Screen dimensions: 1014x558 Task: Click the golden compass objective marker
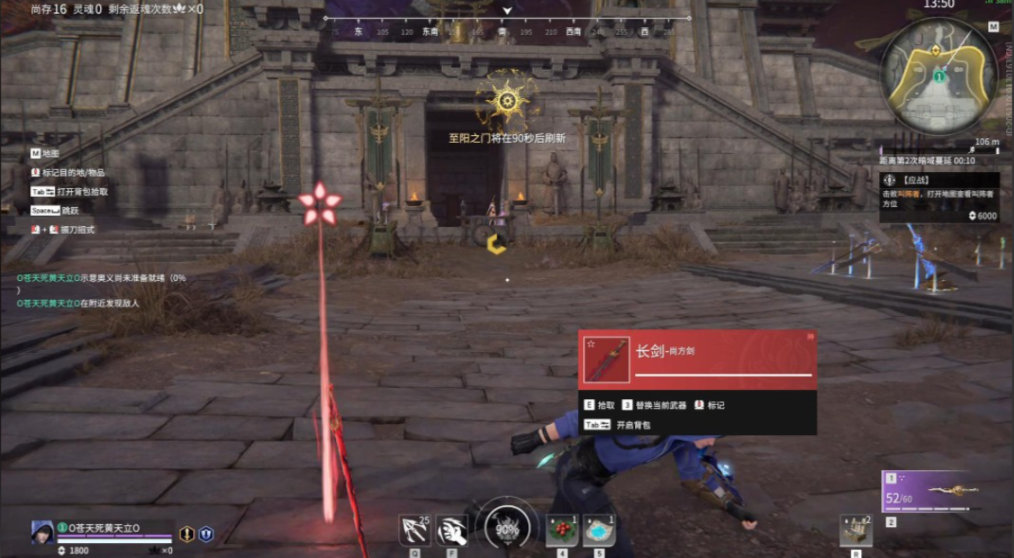(506, 97)
